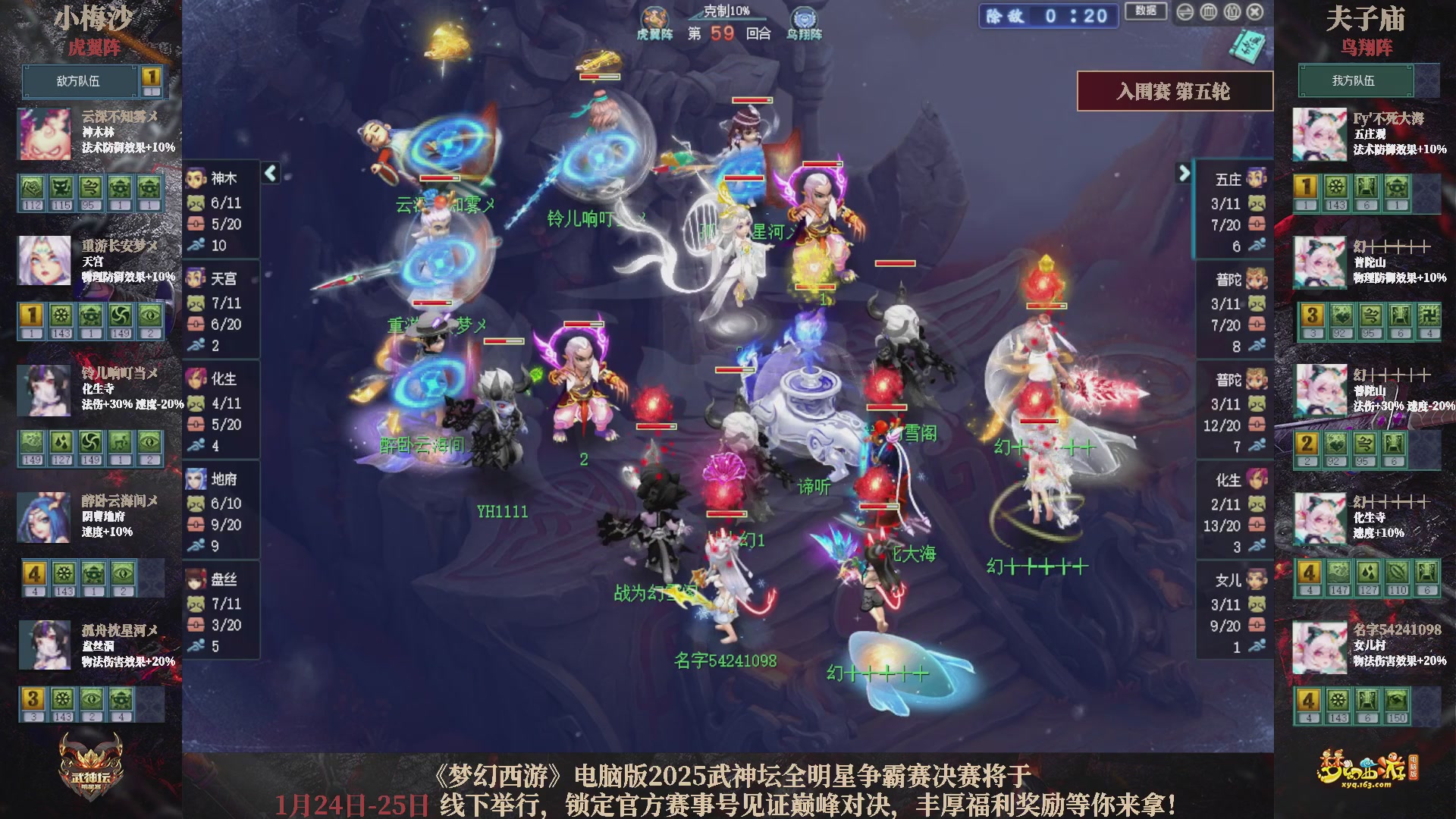Click the anger potion icon in the 五庄 row
This screenshot has height=819, width=1456.
(1256, 225)
